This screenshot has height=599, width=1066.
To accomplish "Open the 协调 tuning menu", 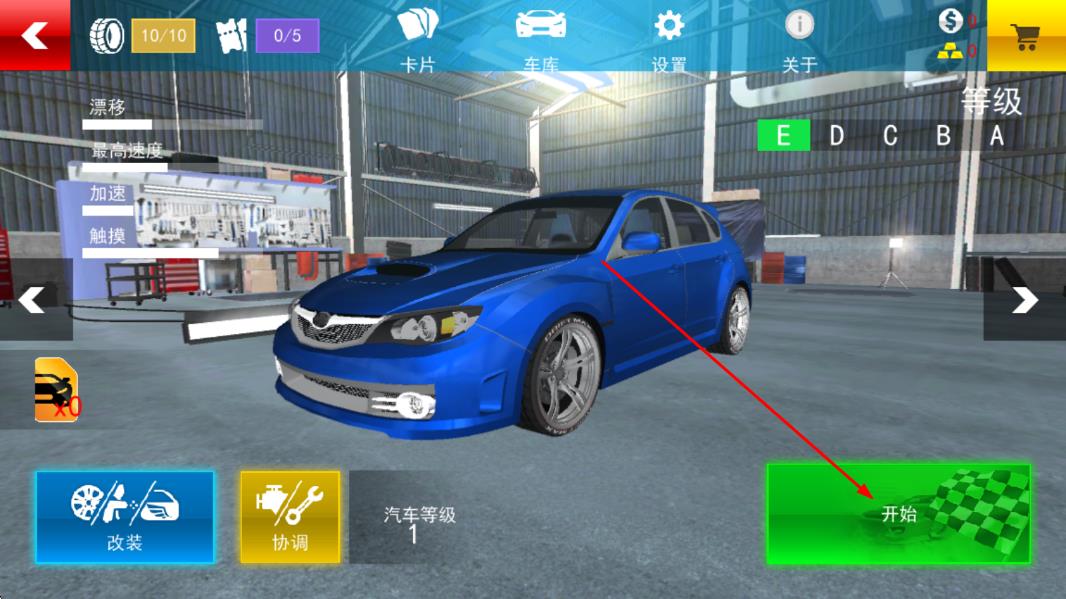I will click(290, 517).
